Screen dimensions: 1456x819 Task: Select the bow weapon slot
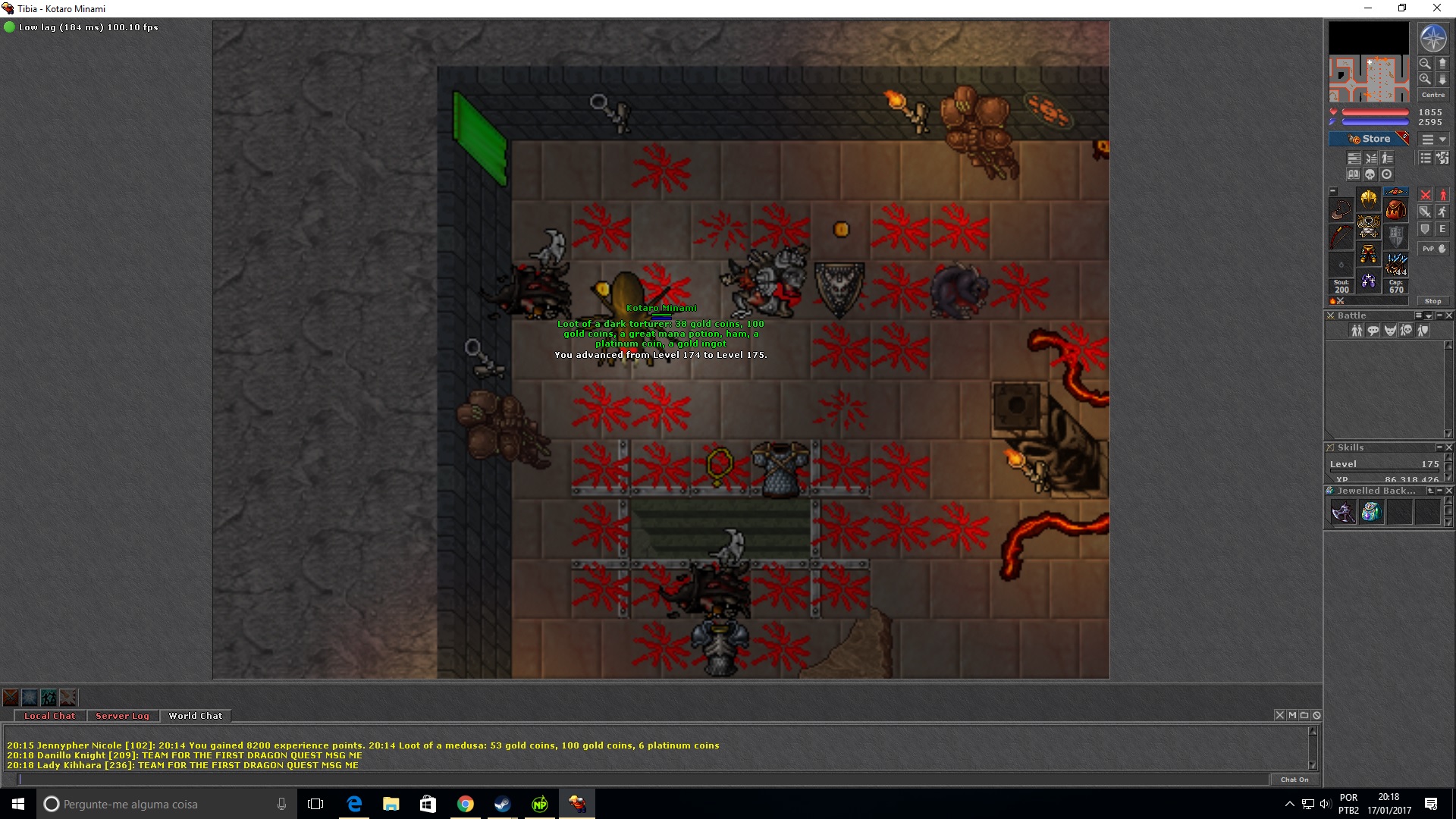coord(1341,237)
